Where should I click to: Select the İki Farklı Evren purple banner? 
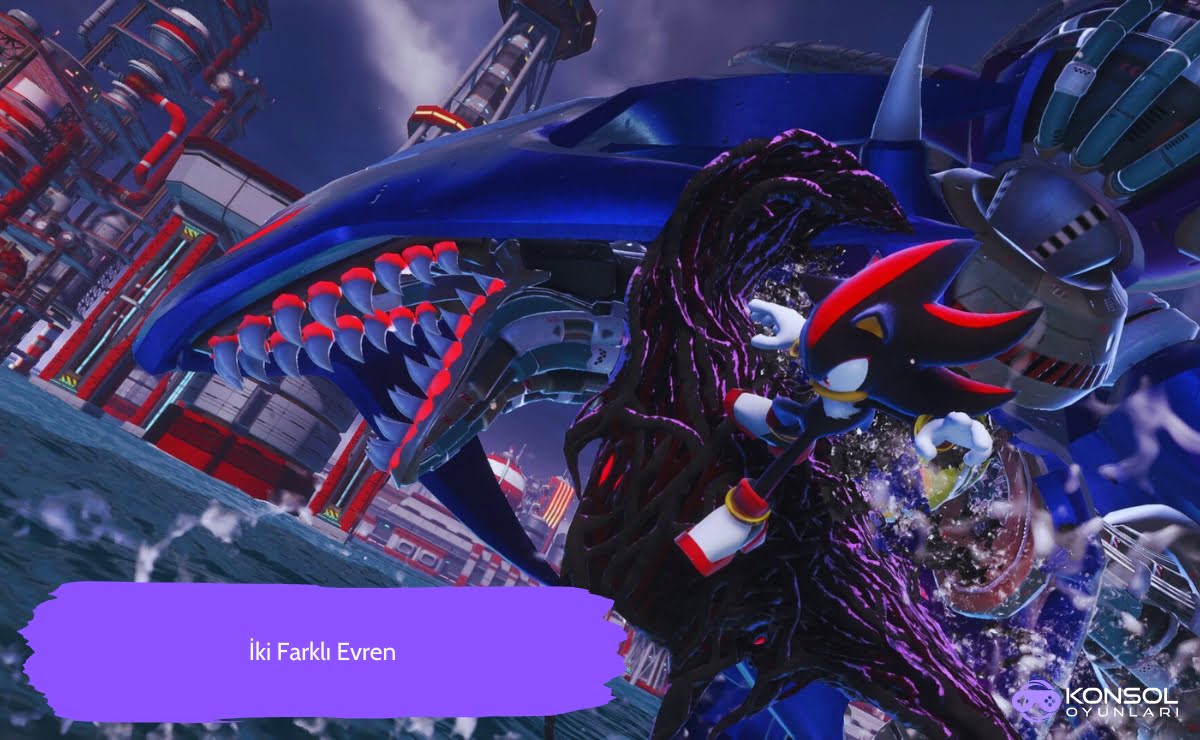(x=322, y=652)
